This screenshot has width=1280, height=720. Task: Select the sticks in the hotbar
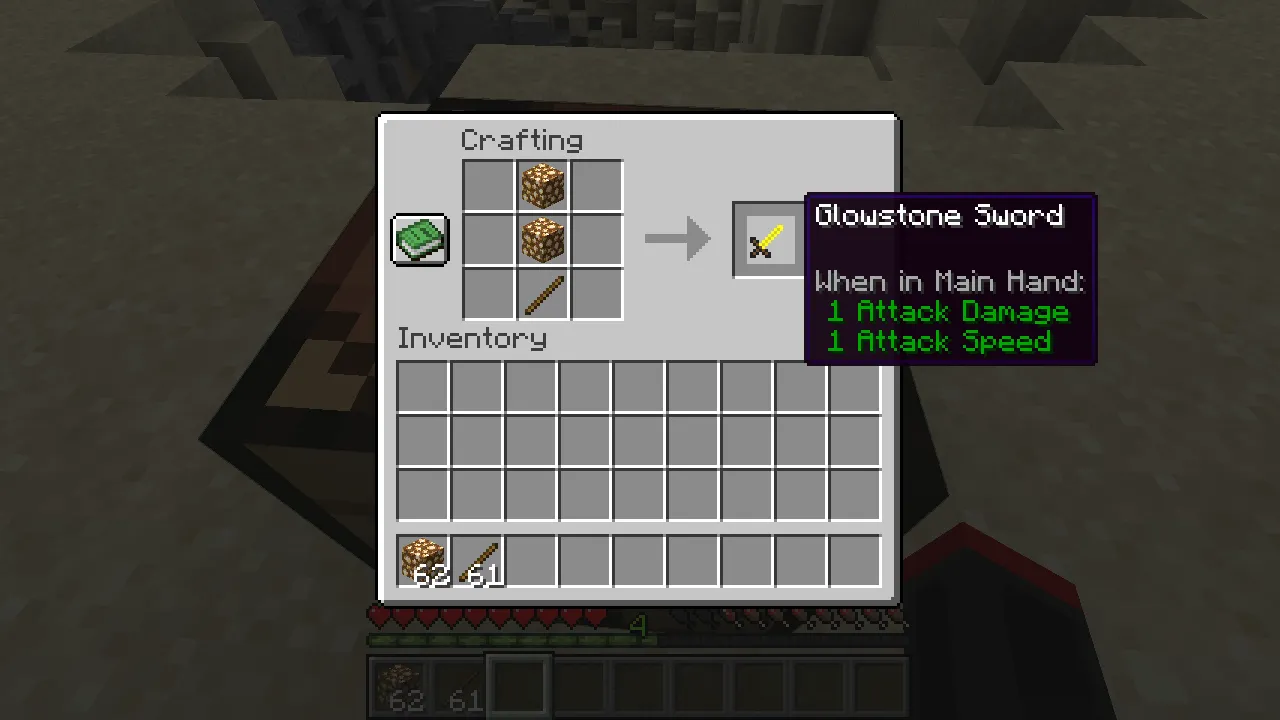(x=462, y=685)
